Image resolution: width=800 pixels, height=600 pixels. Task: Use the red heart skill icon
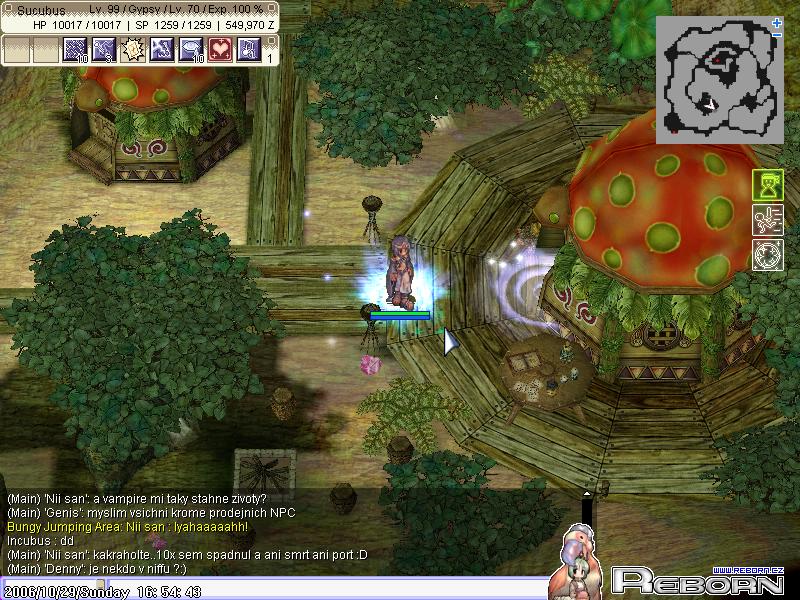coord(220,49)
